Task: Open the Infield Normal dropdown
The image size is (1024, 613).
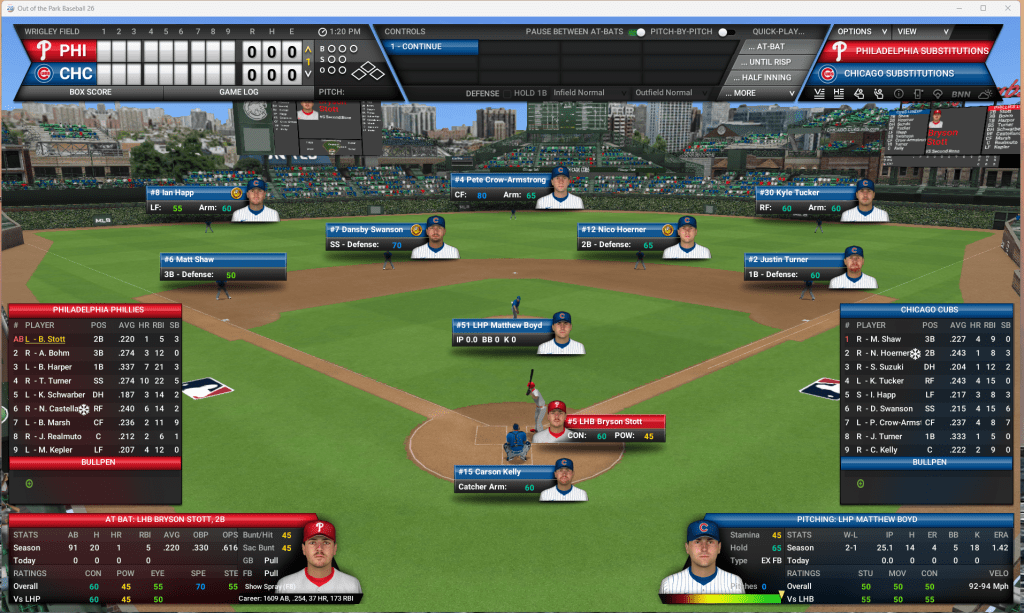Action: (x=590, y=93)
